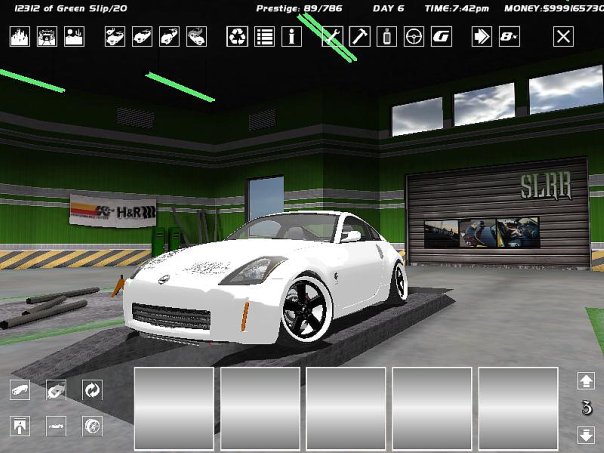Show car info with the 'i' icon
604x453 pixels.
pos(293,38)
